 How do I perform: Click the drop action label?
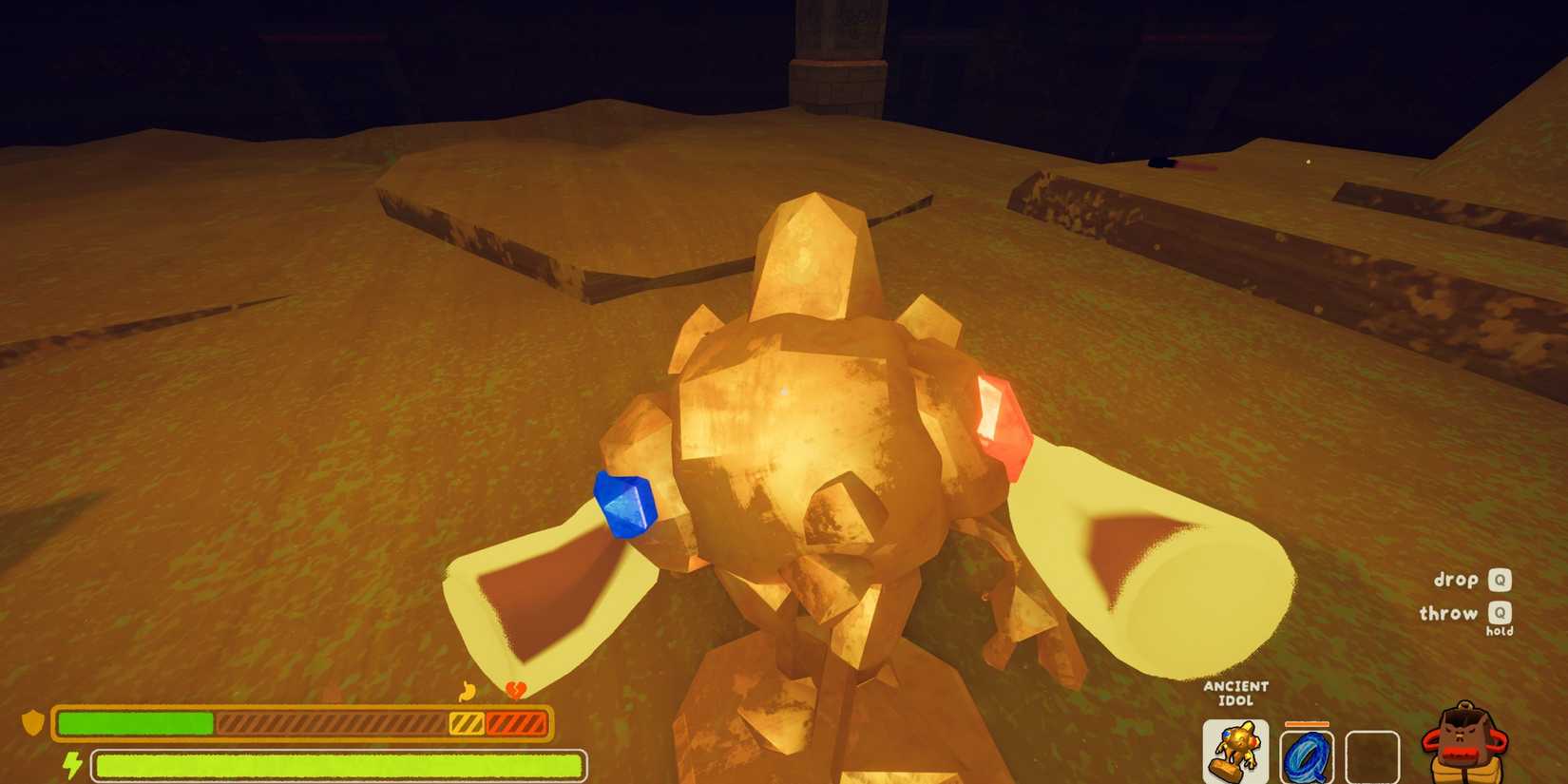point(1456,580)
